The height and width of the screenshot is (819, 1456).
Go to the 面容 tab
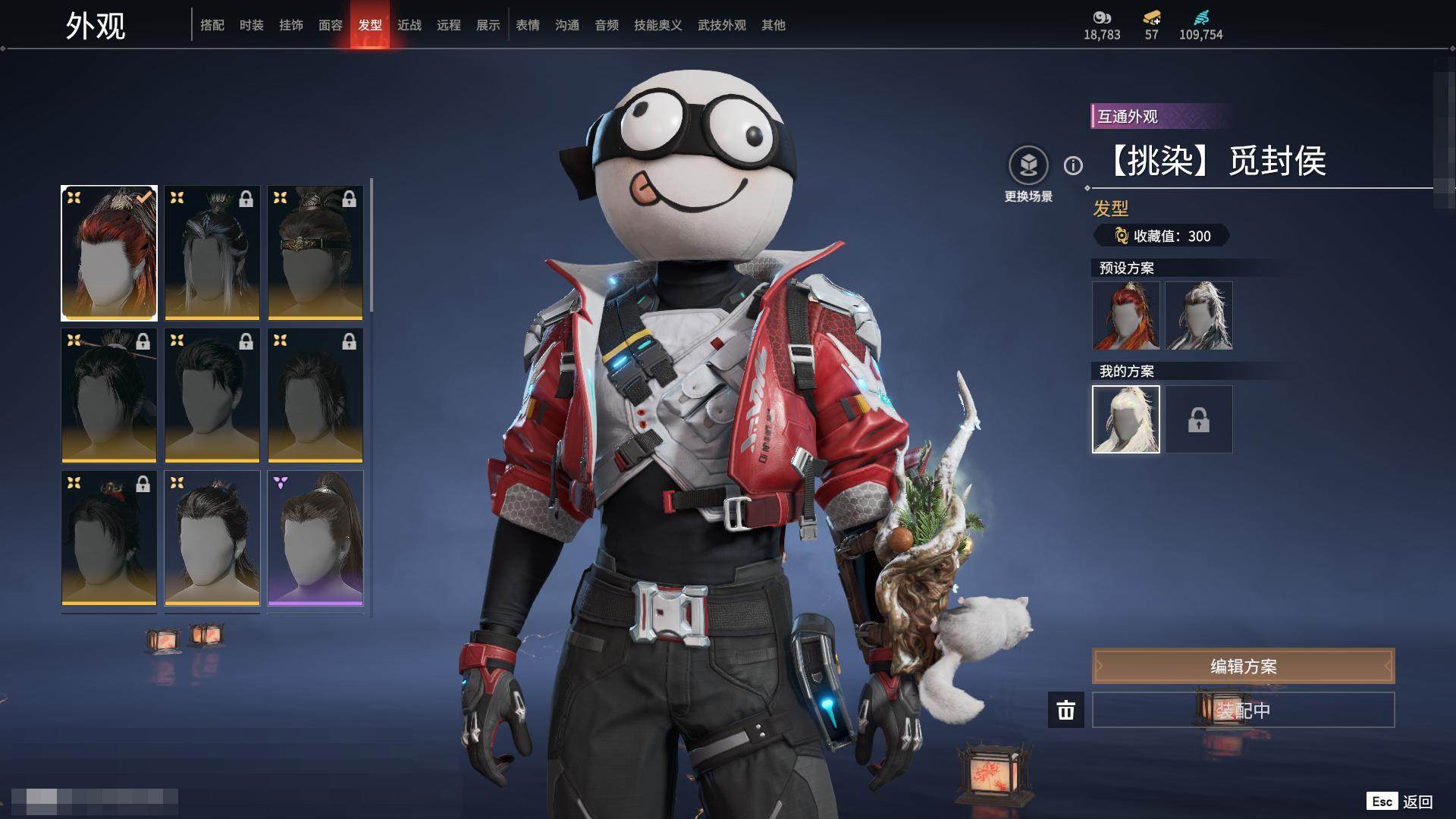(331, 25)
